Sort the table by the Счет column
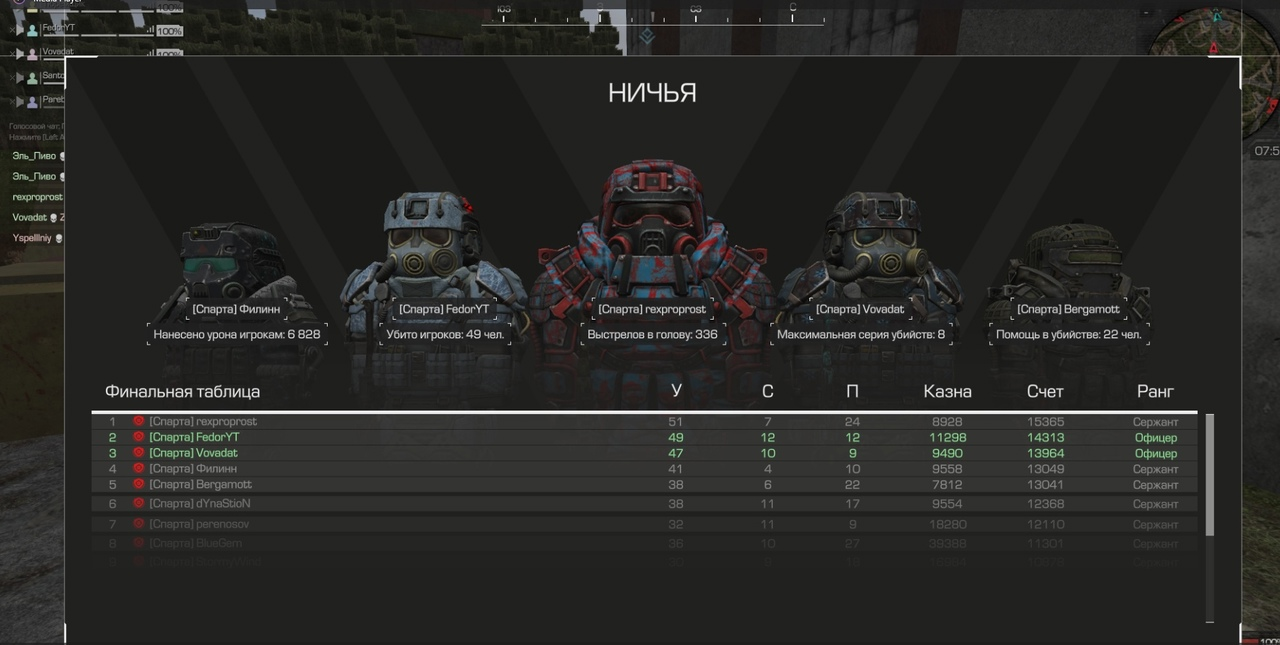The width and height of the screenshot is (1280, 645). pyautogui.click(x=1045, y=392)
